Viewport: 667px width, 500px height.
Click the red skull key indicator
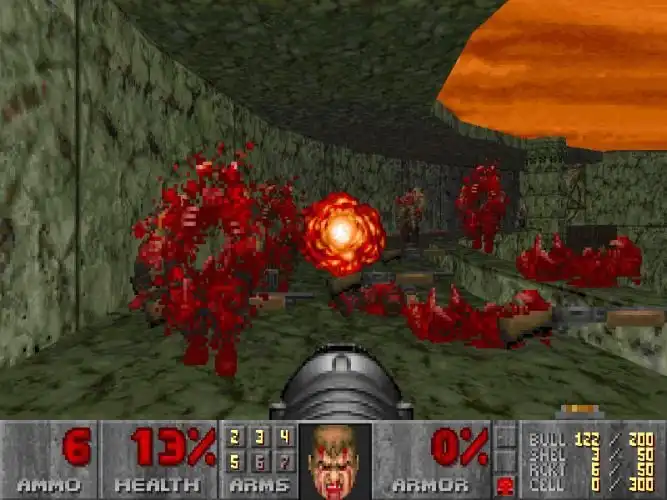tap(506, 486)
